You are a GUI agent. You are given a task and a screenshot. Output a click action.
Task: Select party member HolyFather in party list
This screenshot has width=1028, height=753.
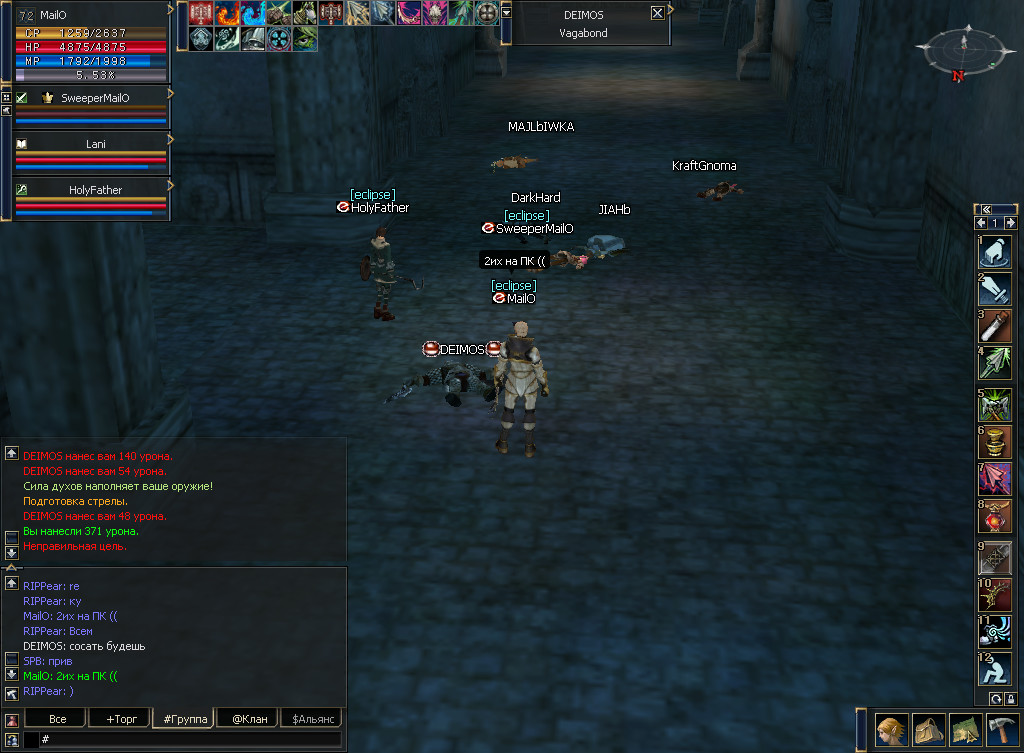(x=92, y=189)
